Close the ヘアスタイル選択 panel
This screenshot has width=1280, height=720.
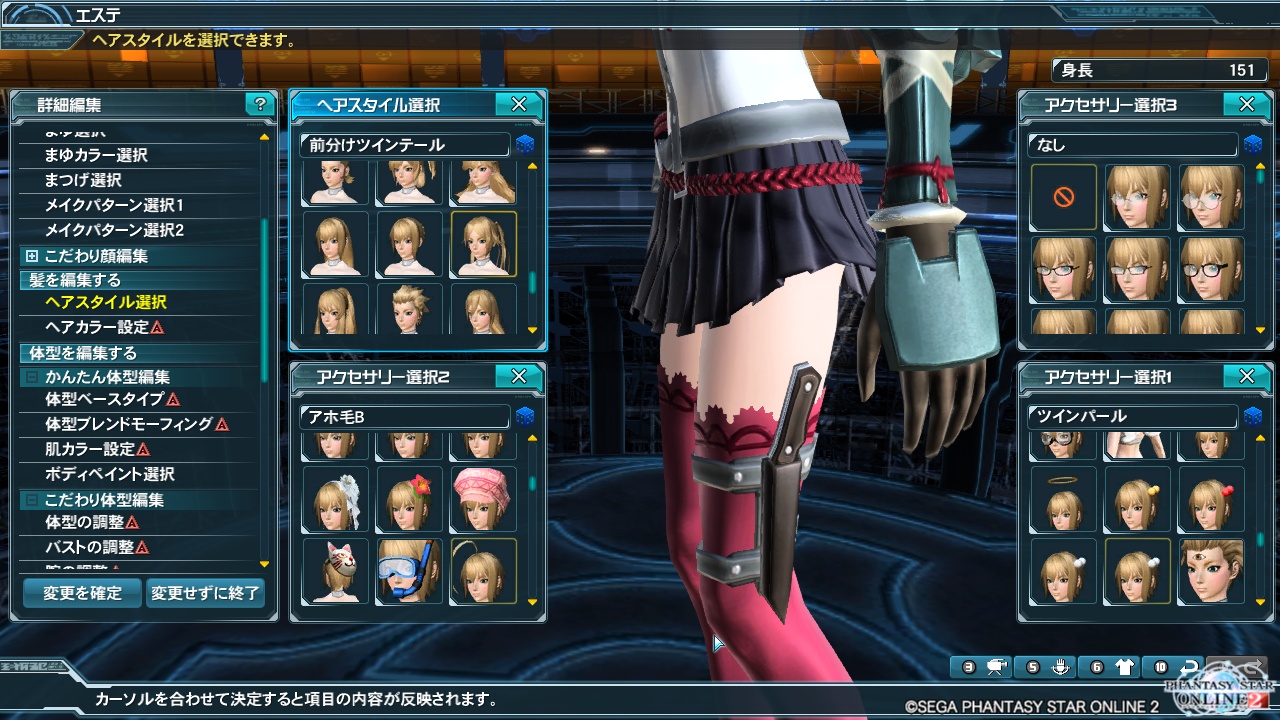[519, 104]
